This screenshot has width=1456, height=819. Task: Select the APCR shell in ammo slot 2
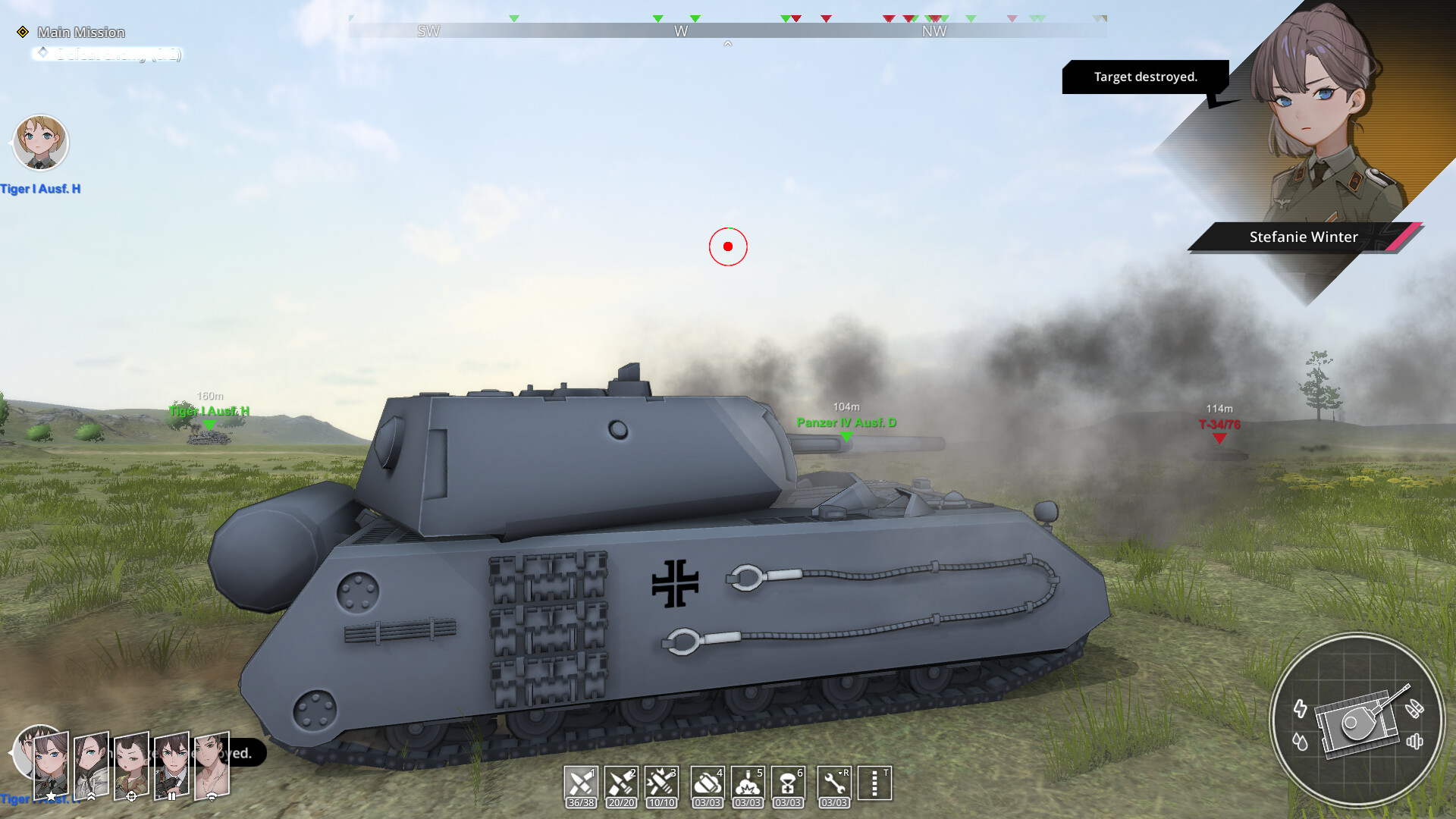pos(621,783)
